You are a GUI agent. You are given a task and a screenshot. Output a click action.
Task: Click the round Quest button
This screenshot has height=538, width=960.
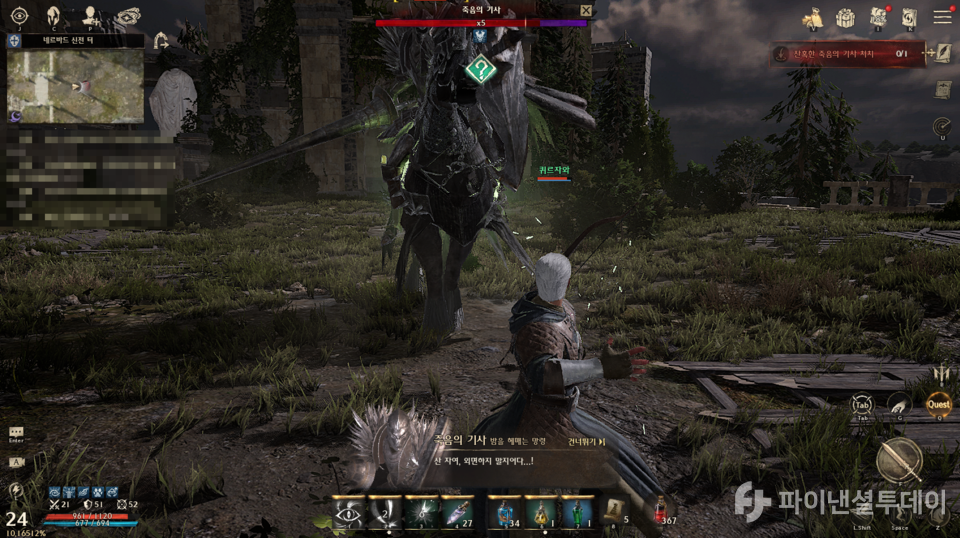pyautogui.click(x=938, y=403)
